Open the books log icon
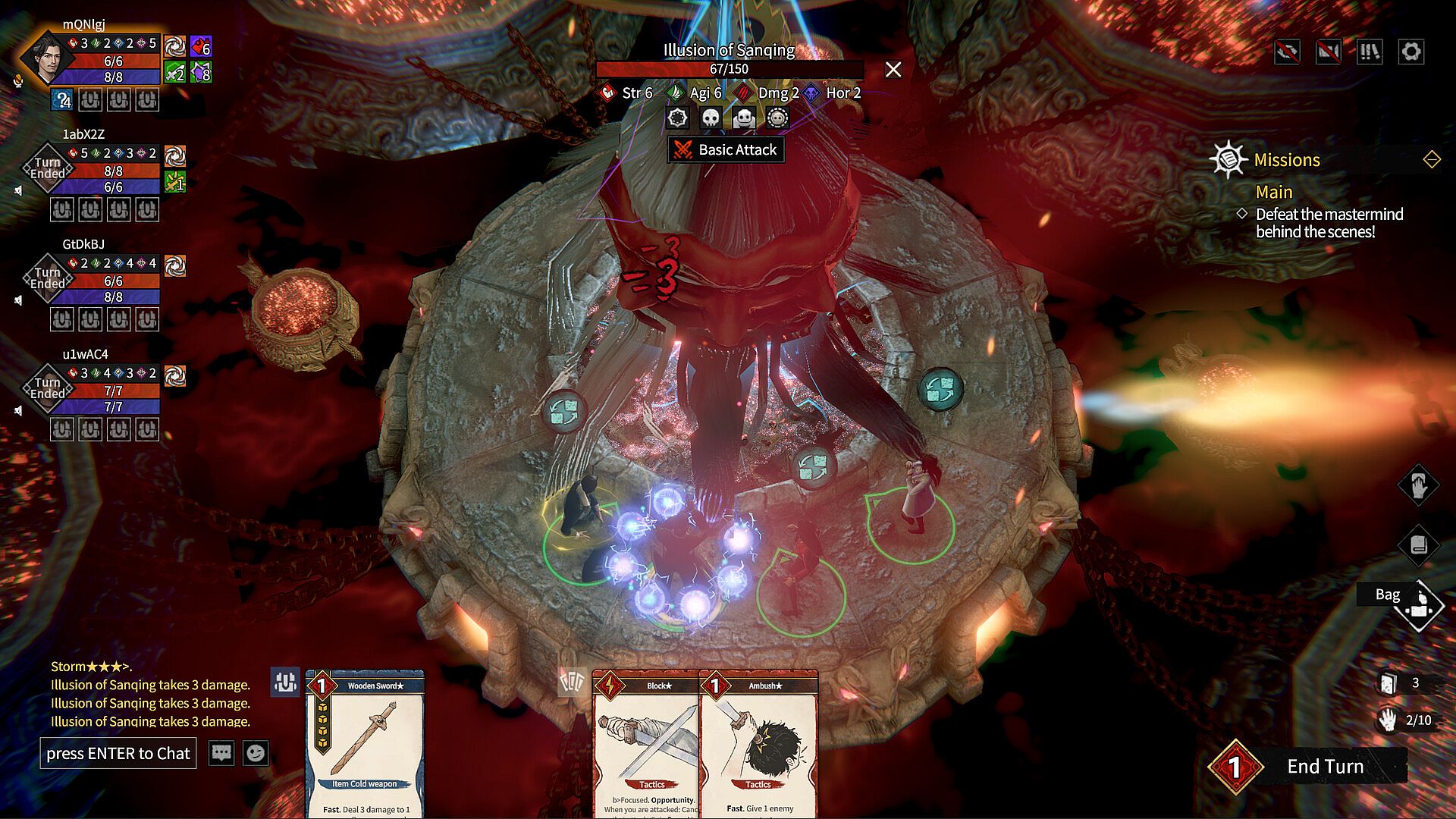Image resolution: width=1456 pixels, height=819 pixels. [1370, 52]
